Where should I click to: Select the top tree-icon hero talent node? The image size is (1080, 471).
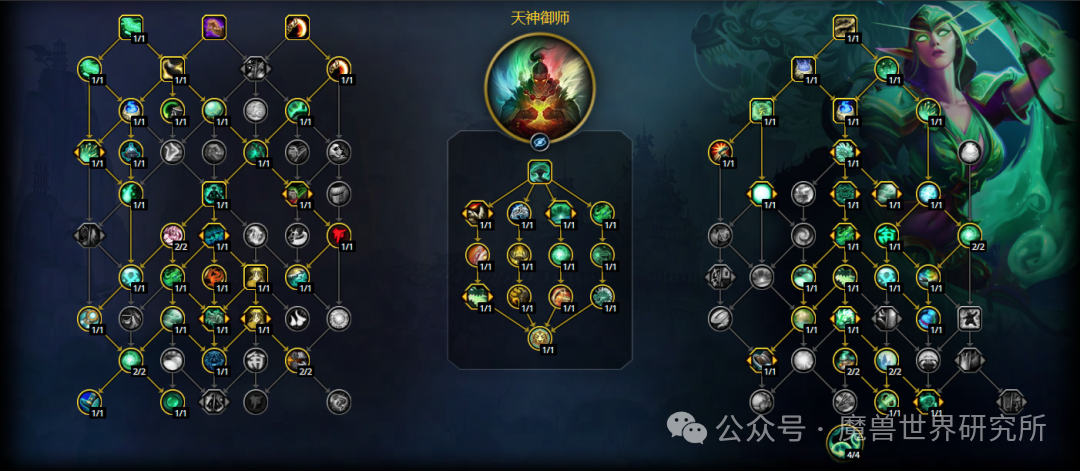coord(540,172)
